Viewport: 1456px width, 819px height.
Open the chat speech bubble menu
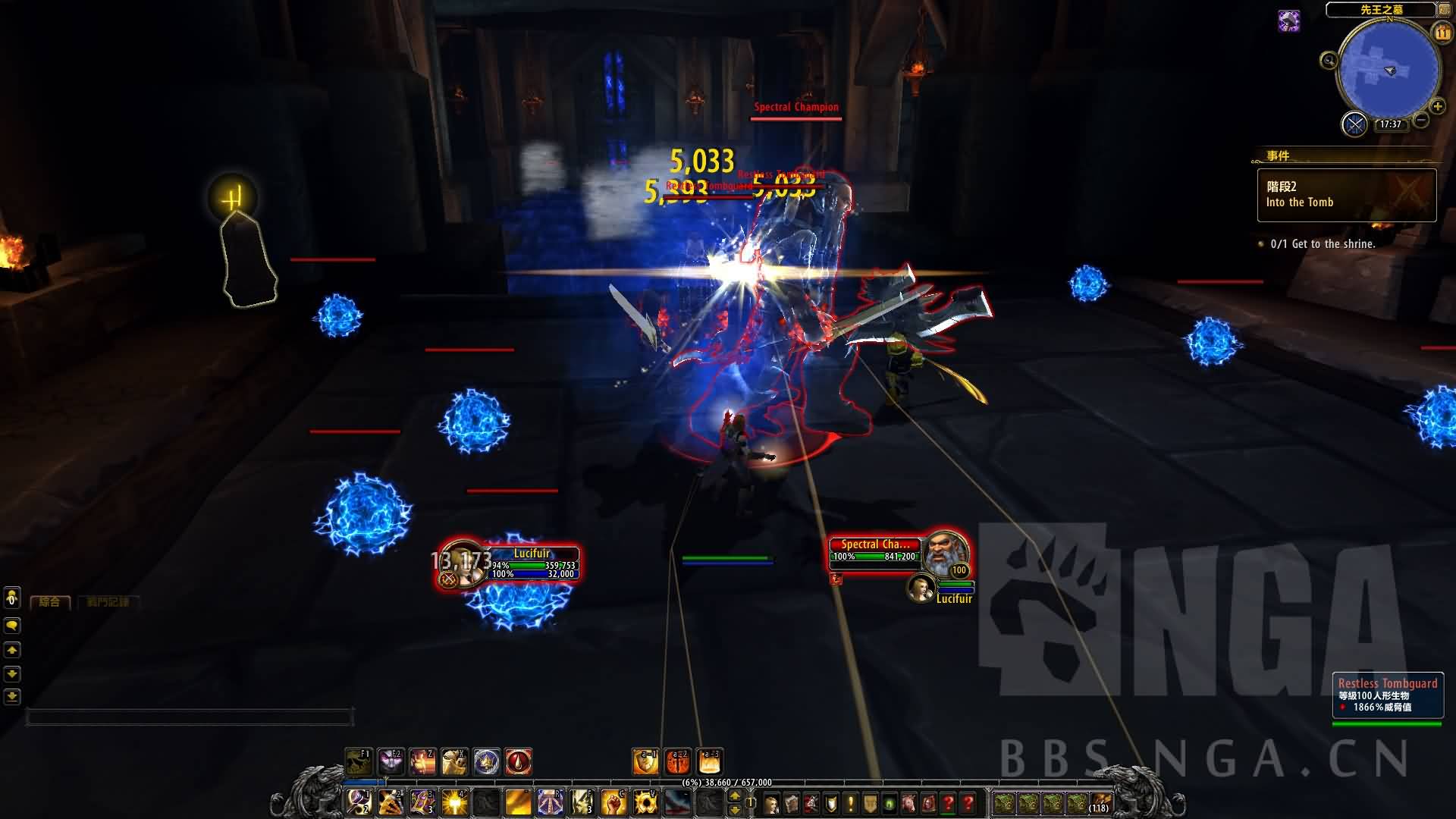point(12,626)
